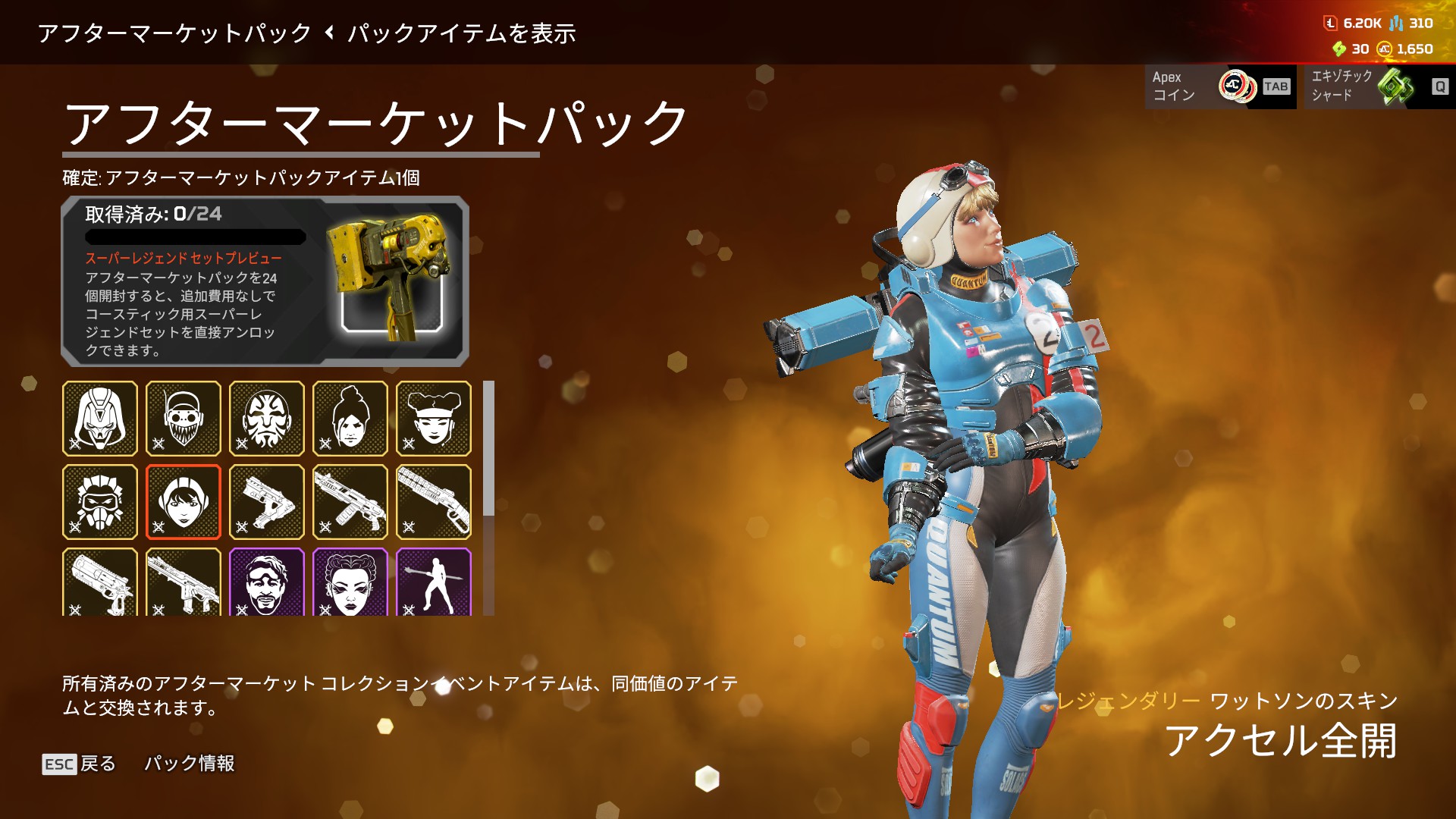Select the spear pose emote tile
1456x819 pixels.
click(x=434, y=582)
